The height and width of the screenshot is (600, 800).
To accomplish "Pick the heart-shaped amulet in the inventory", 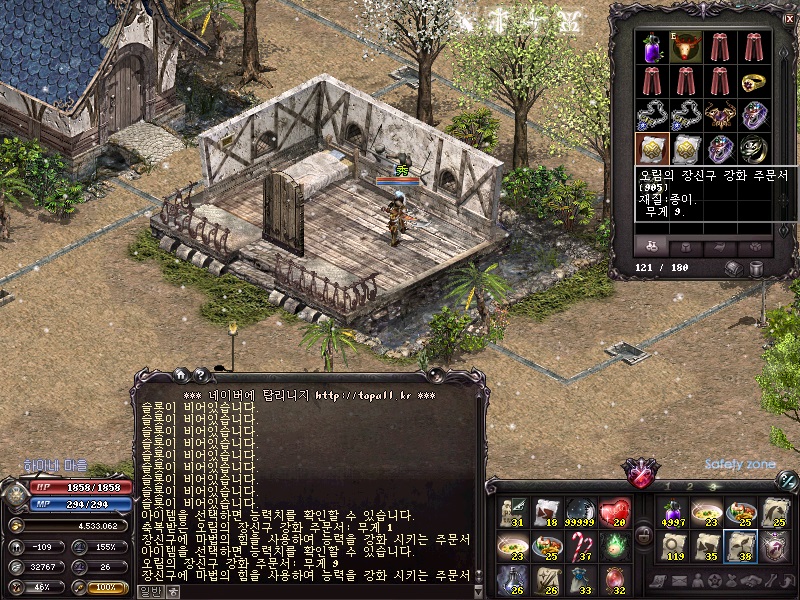I will pyautogui.click(x=721, y=115).
